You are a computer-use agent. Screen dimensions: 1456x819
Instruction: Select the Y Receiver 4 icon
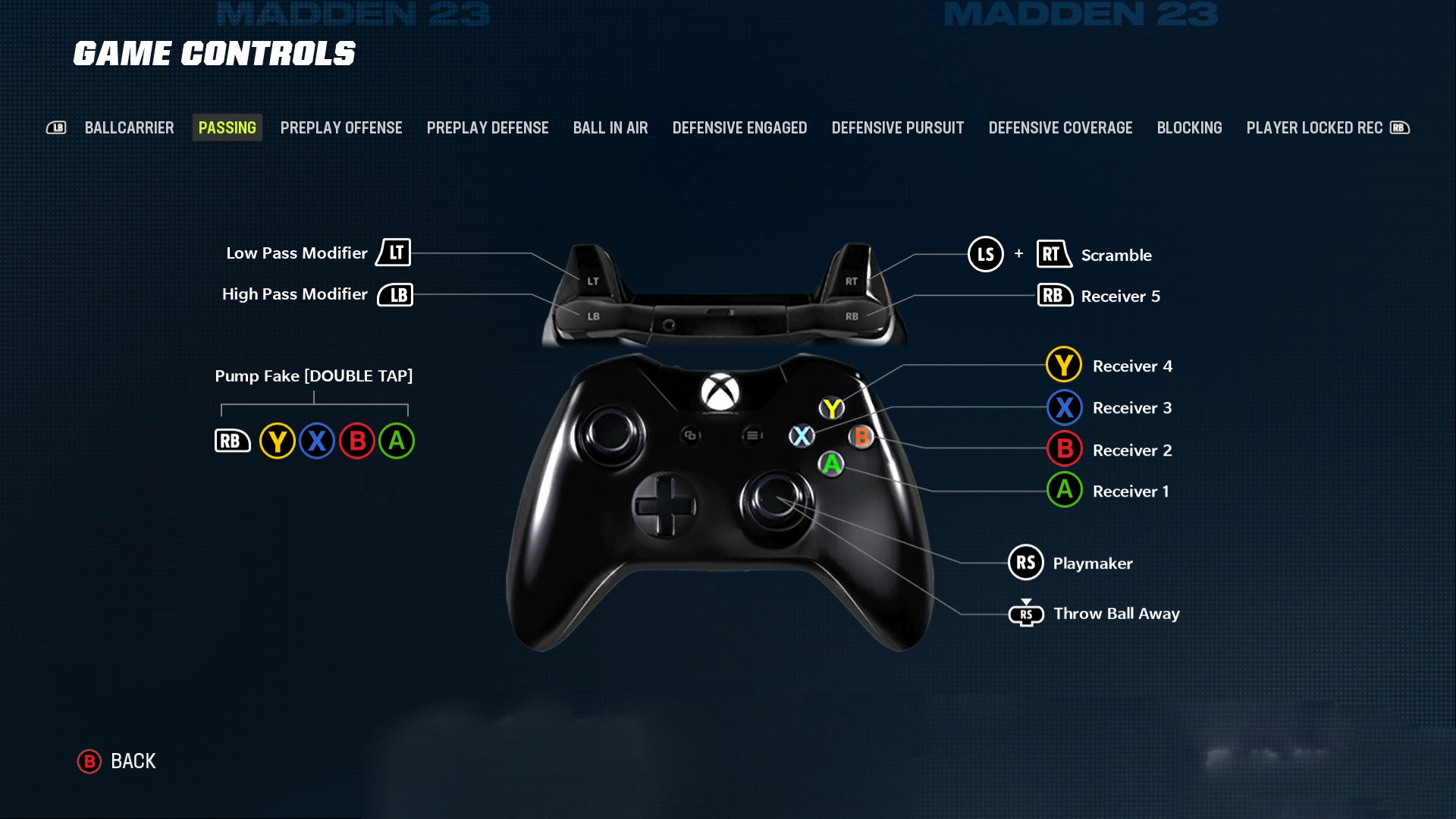(x=1063, y=365)
